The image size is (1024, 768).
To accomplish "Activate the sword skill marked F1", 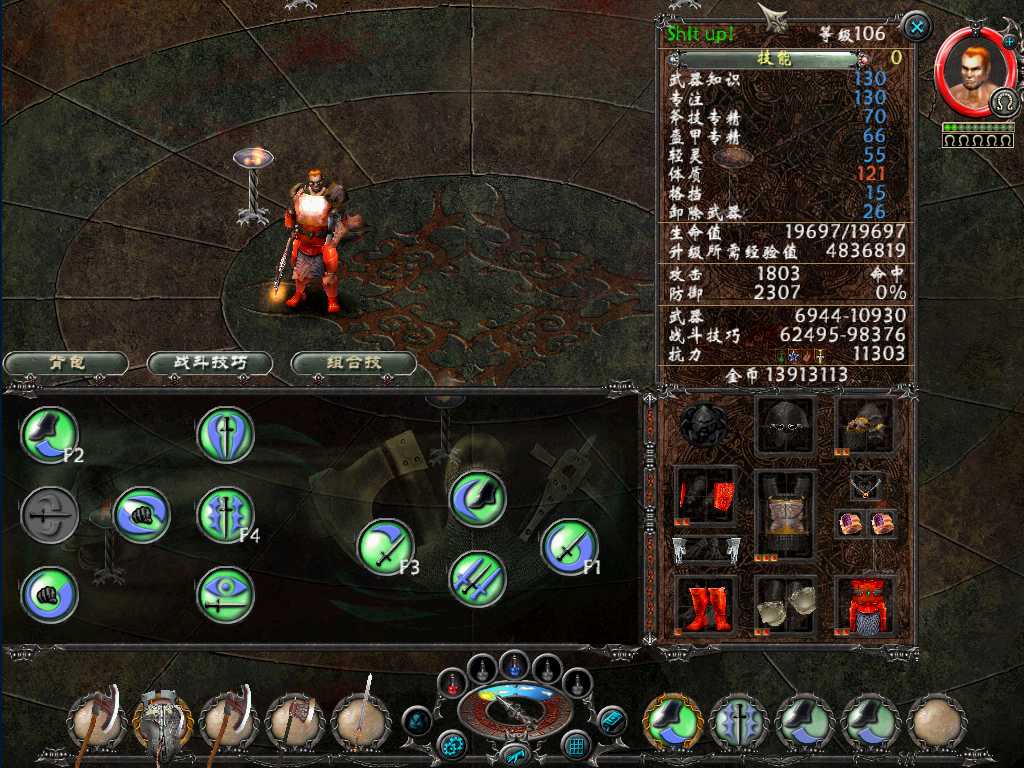I will click(569, 546).
